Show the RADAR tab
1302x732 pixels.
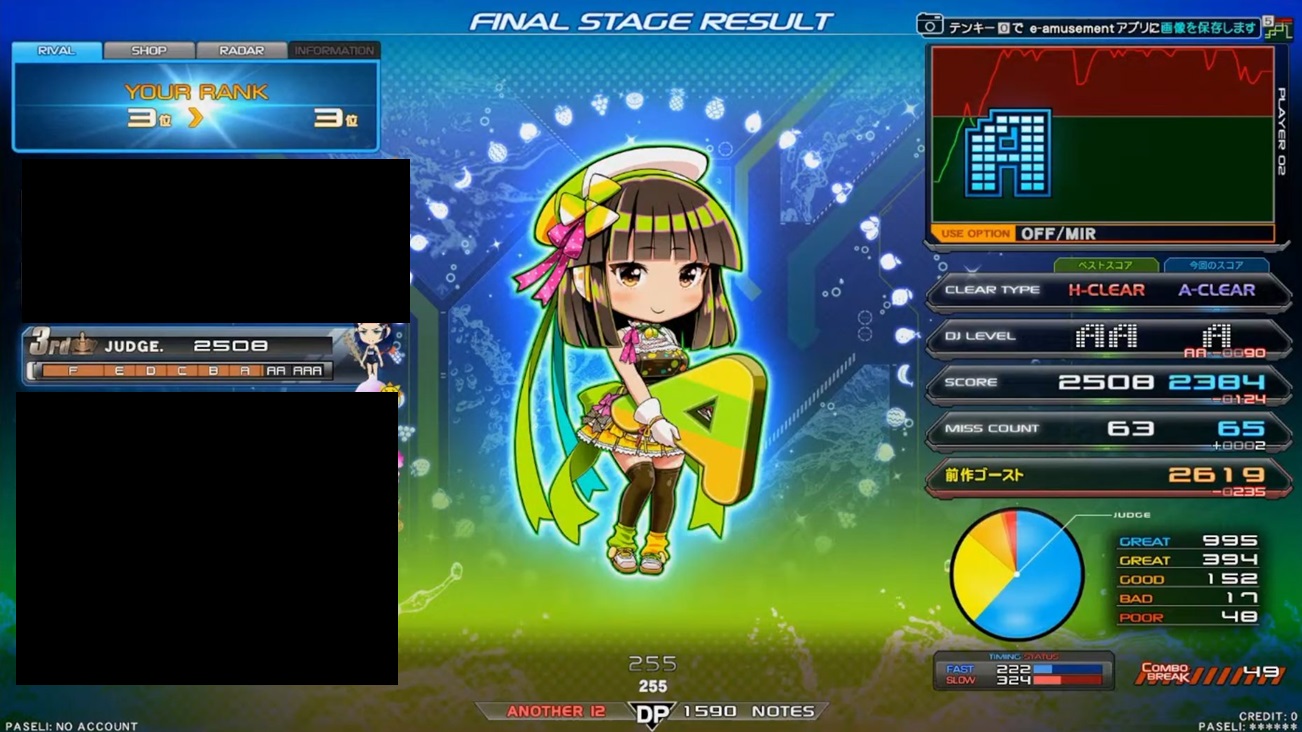pyautogui.click(x=241, y=50)
